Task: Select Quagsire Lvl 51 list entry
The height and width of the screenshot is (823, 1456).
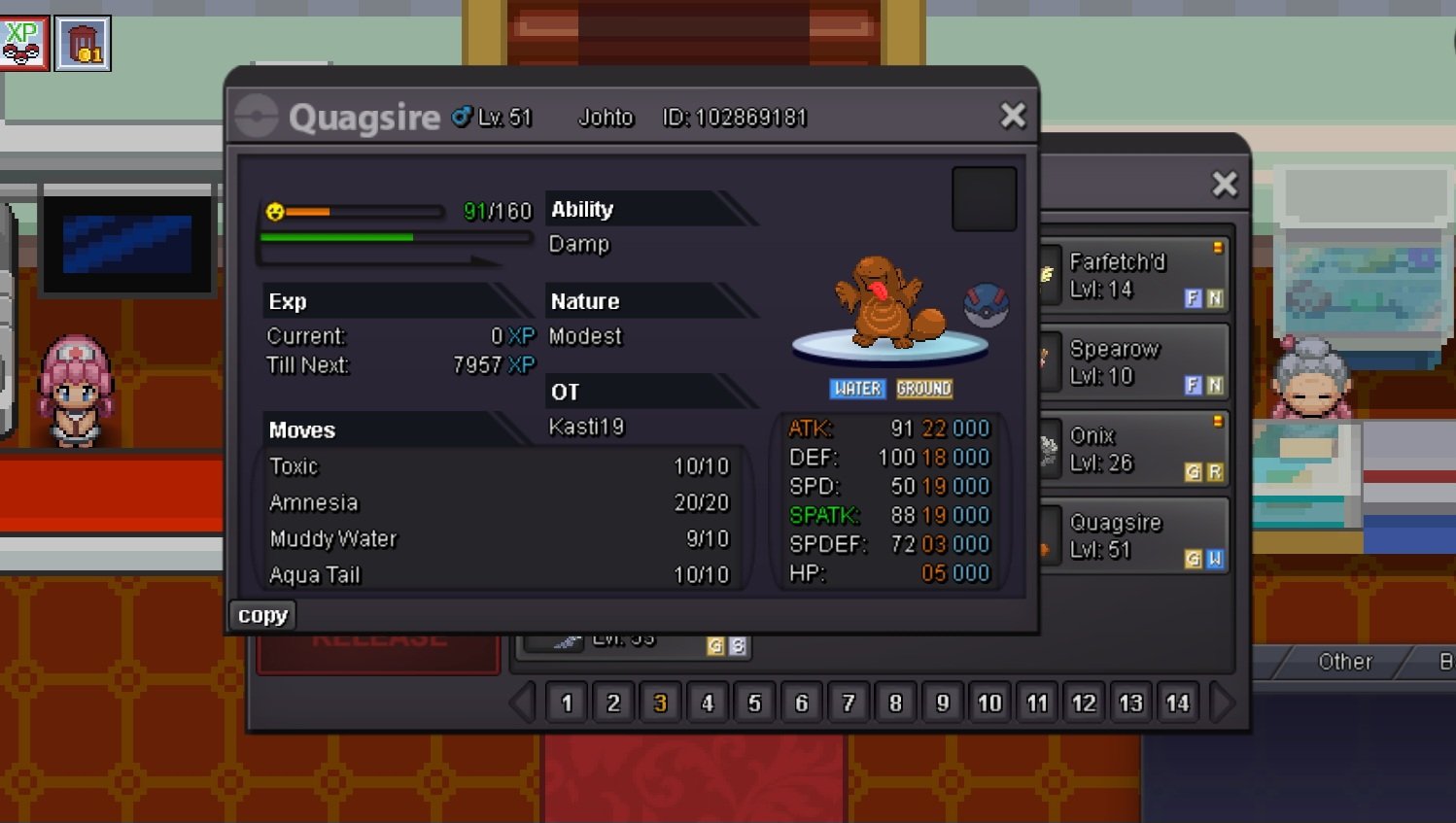Action: 1132,535
